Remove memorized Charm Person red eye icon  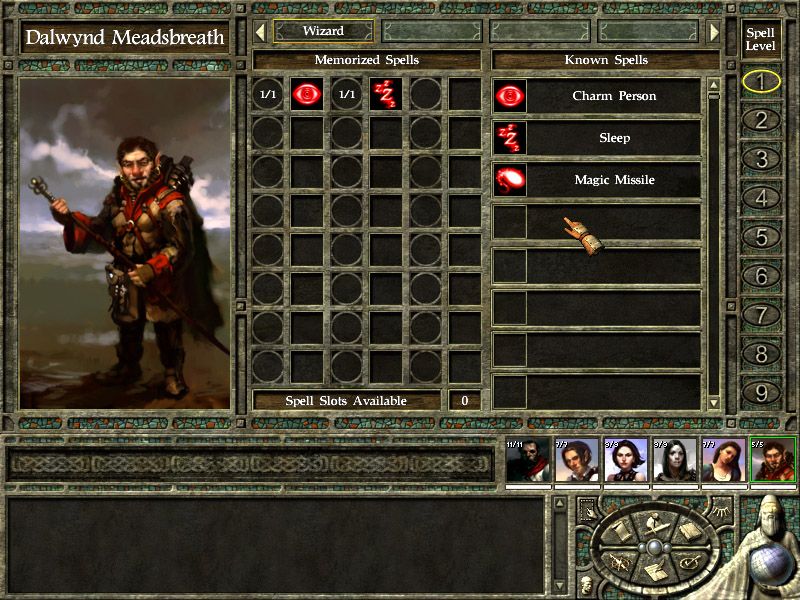tap(305, 95)
